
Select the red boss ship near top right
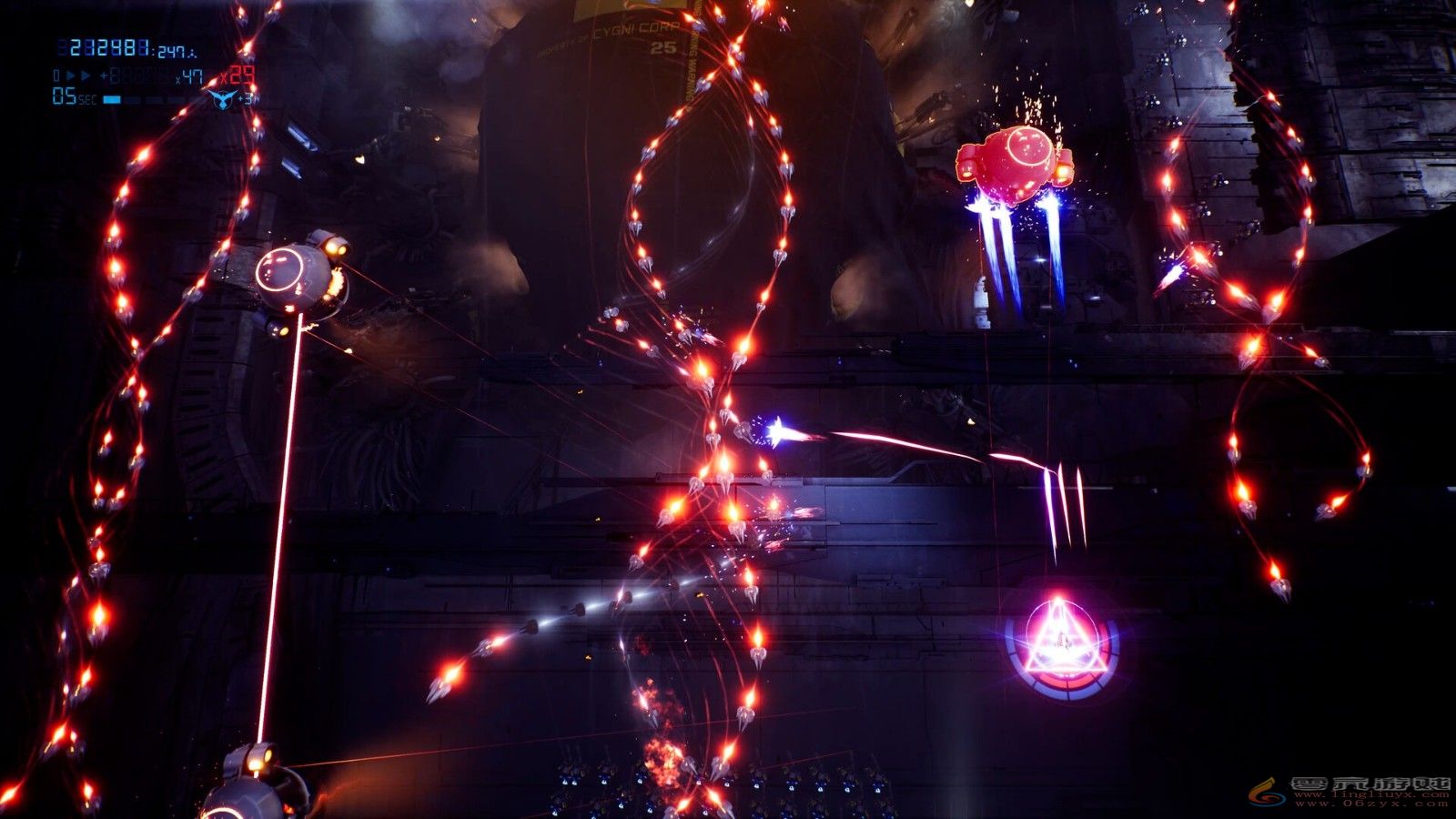click(x=1015, y=164)
